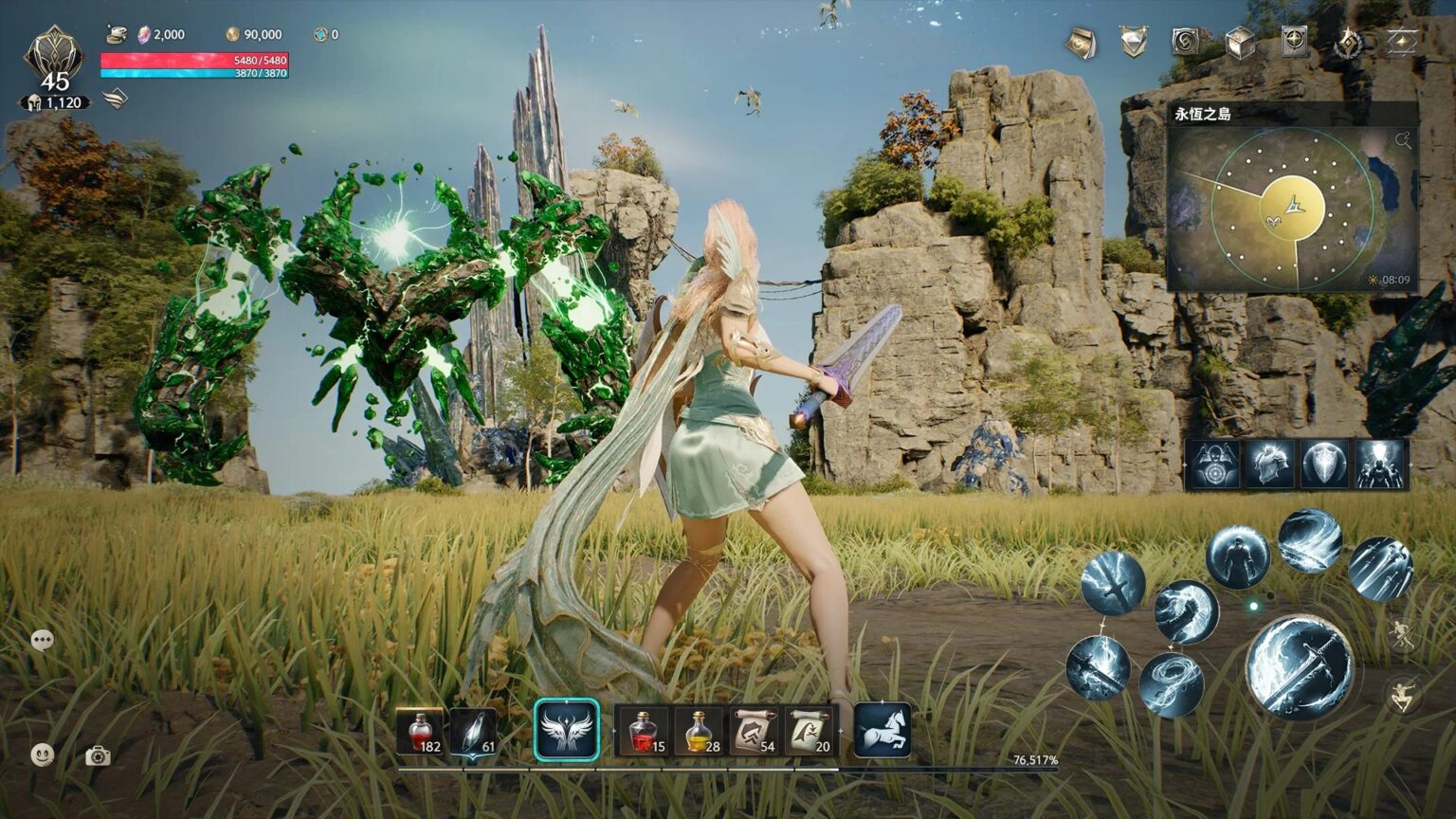The height and width of the screenshot is (819, 1456).
Task: Activate the flying swords barrage skill
Action: click(x=1381, y=571)
